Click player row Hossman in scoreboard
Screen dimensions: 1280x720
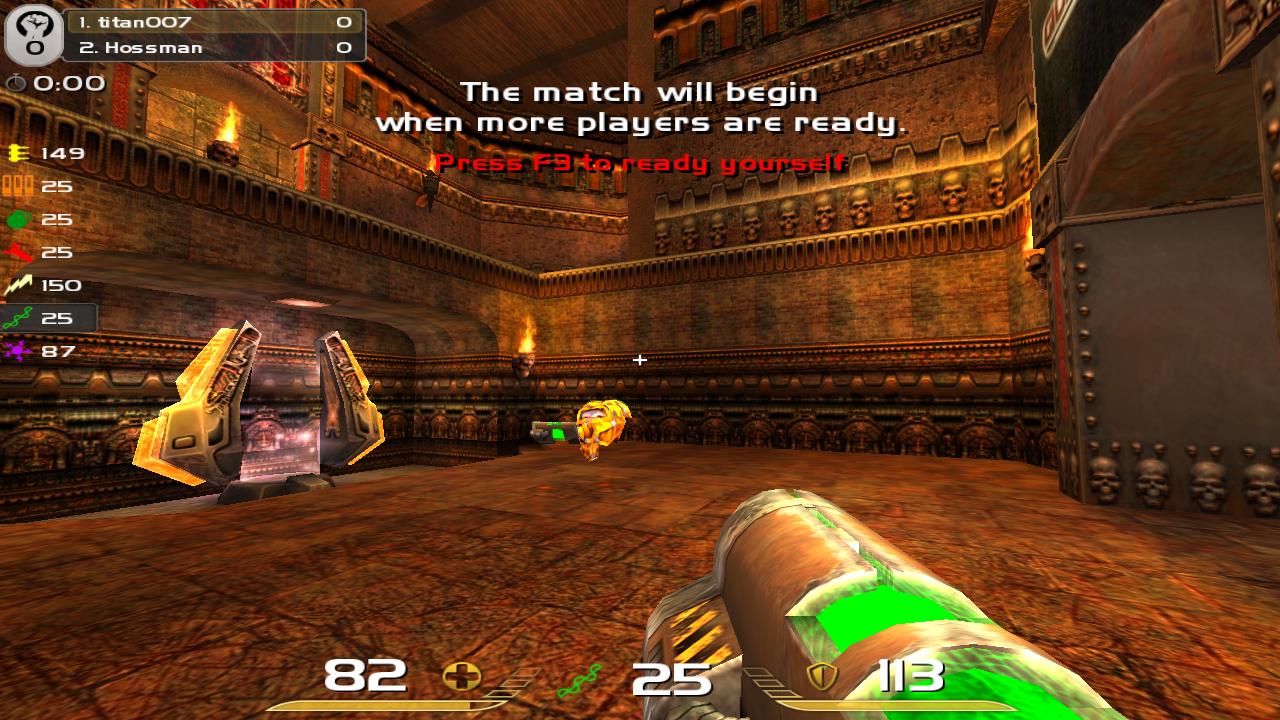pos(214,47)
